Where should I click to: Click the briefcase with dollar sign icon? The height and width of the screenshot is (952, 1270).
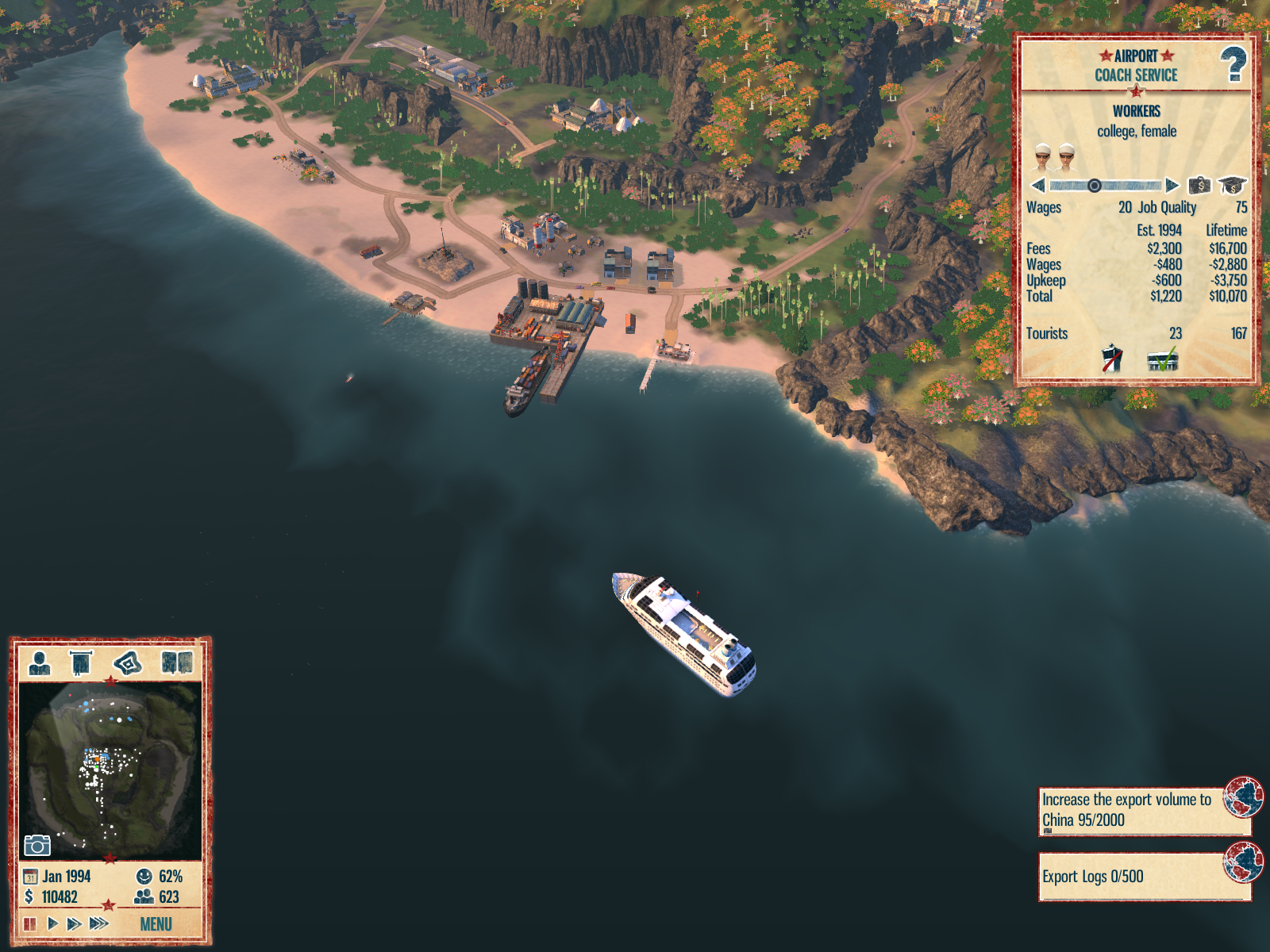click(1199, 186)
